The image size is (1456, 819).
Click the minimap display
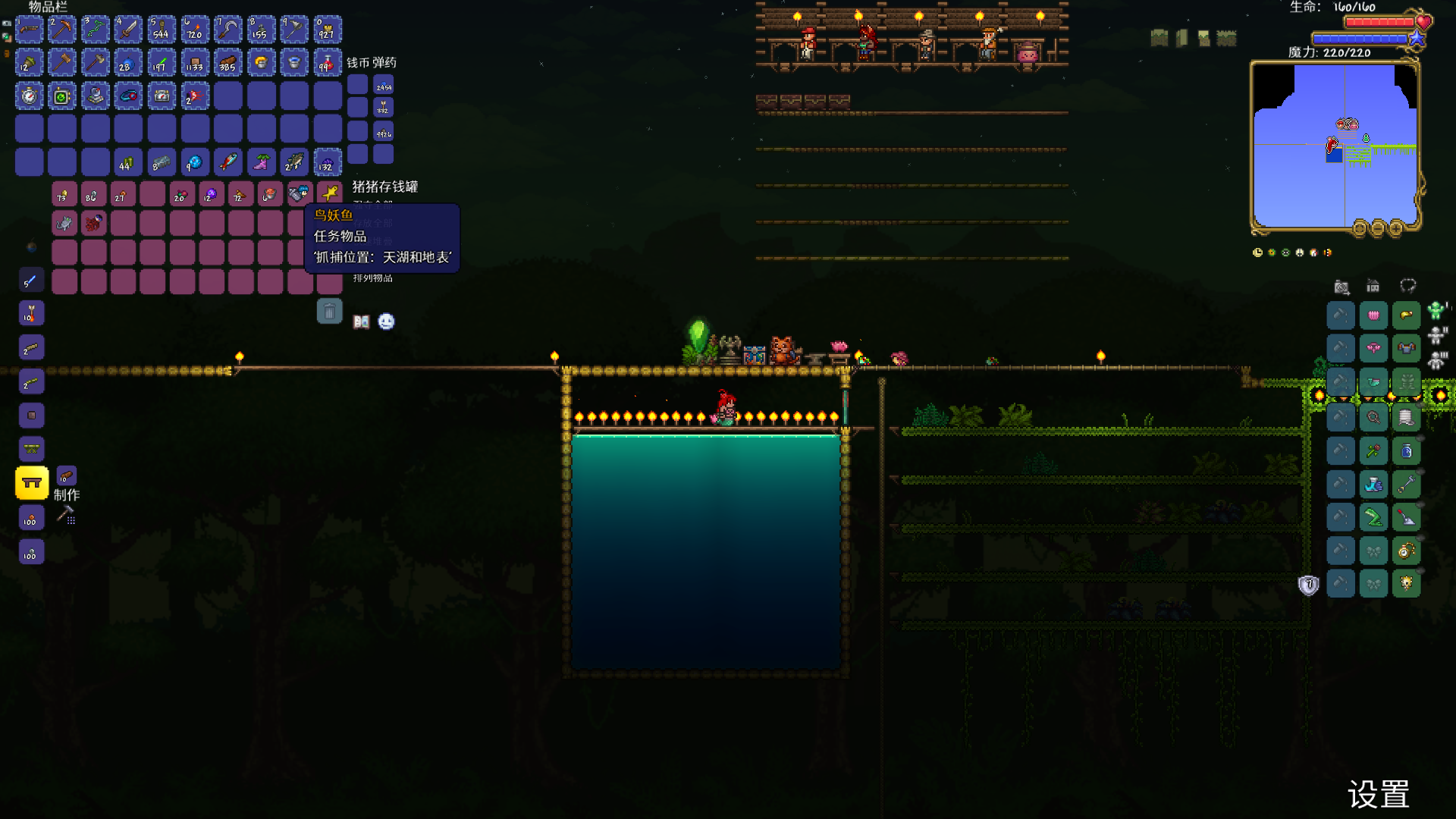coord(1335,146)
